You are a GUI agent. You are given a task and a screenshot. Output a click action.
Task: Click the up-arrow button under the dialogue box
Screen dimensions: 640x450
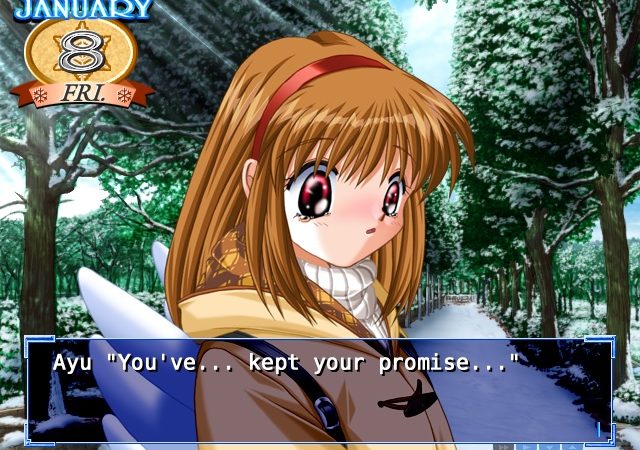point(572,446)
